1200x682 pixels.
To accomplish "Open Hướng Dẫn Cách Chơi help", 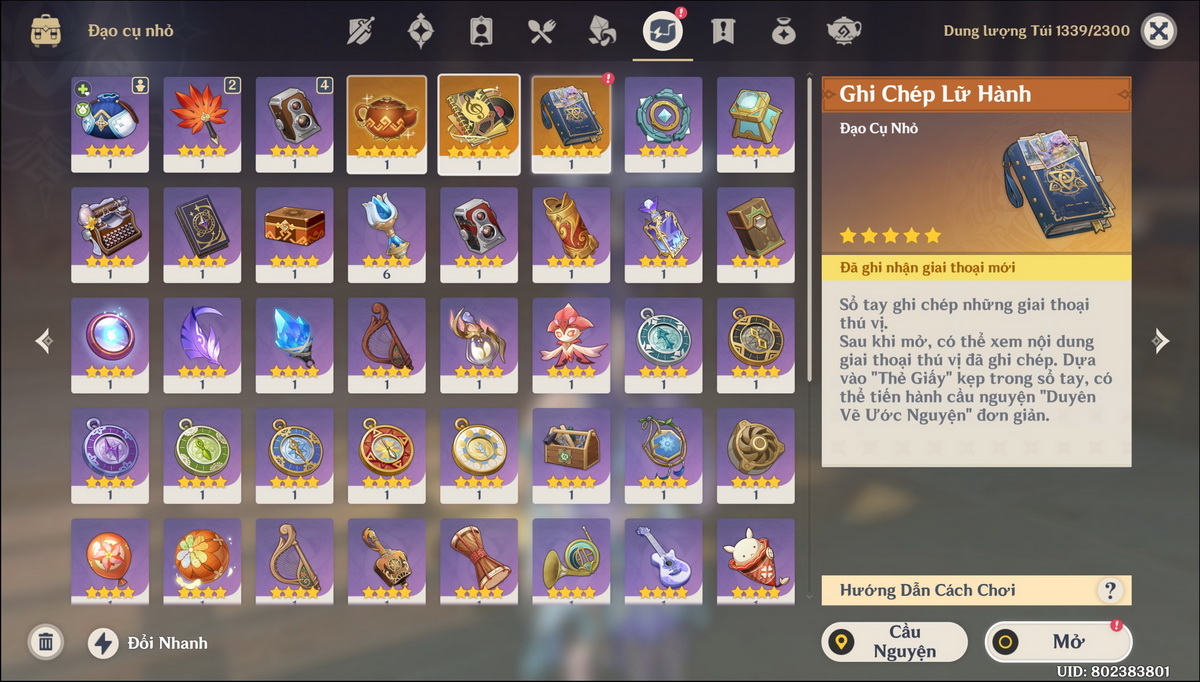I will click(x=1109, y=590).
